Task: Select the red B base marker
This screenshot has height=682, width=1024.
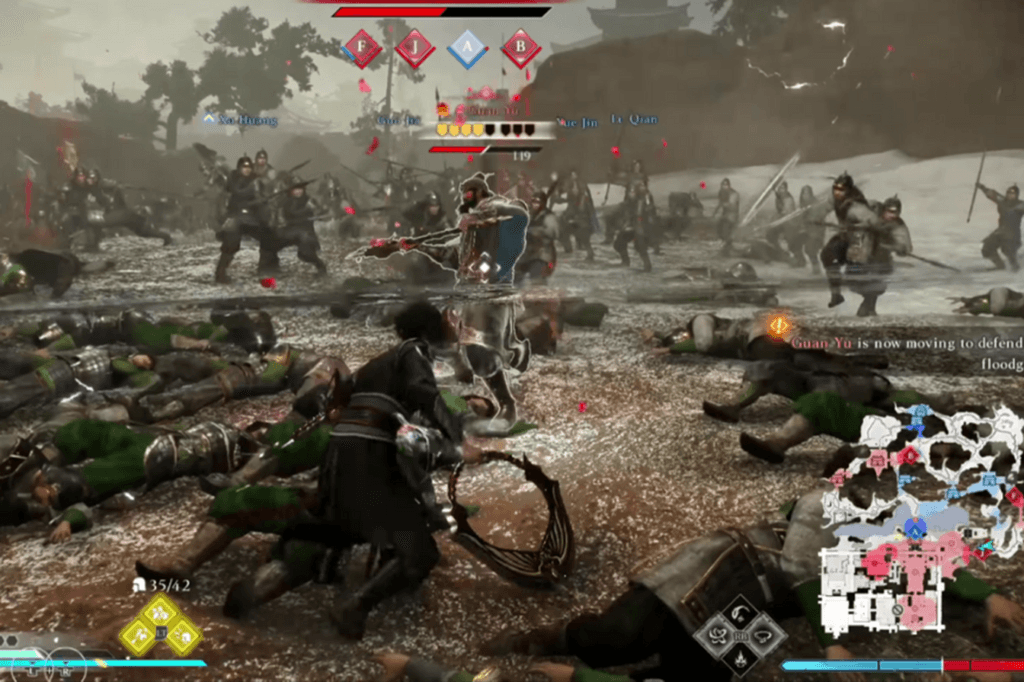Action: pos(520,48)
